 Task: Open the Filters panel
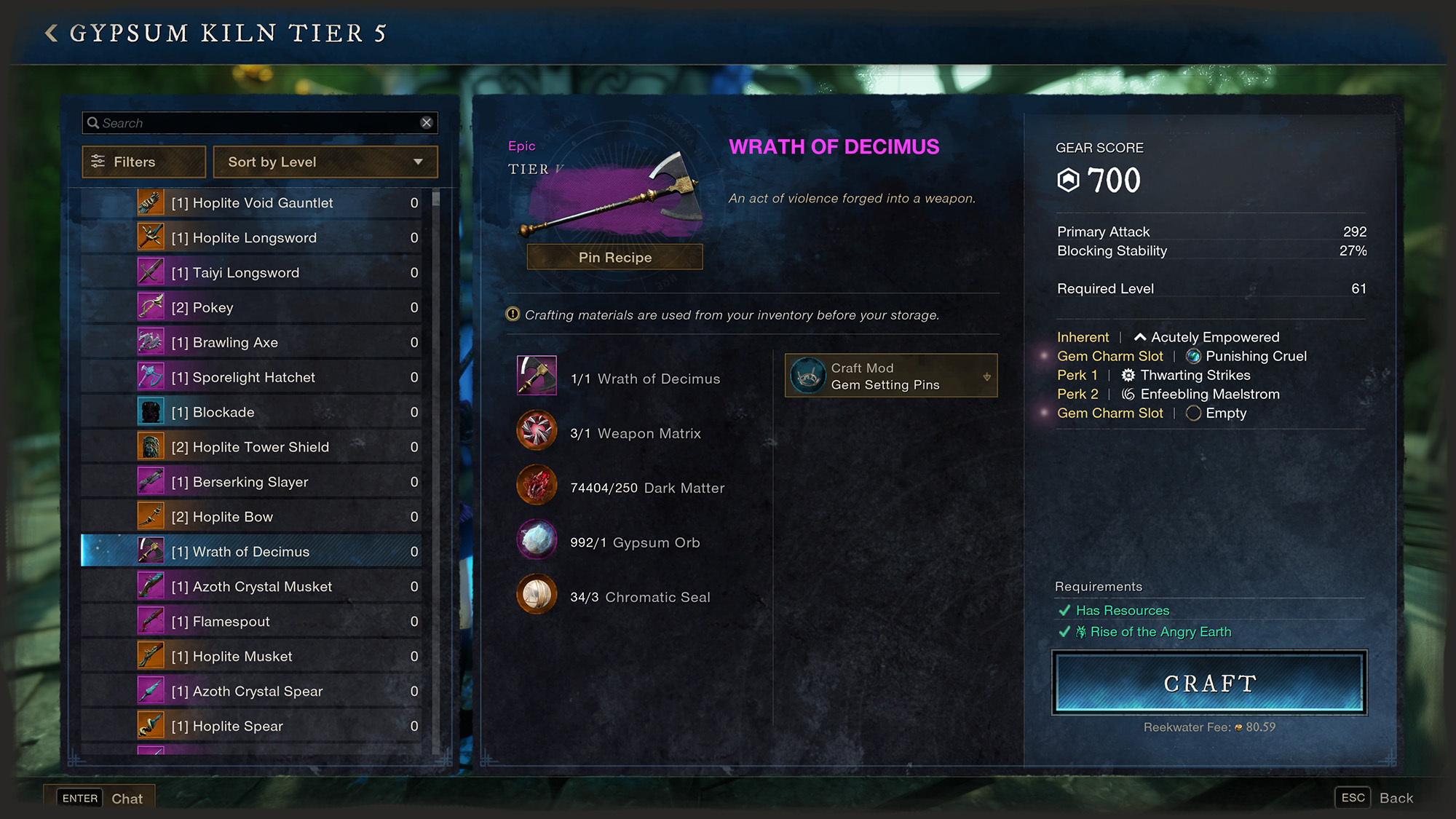[x=144, y=162]
